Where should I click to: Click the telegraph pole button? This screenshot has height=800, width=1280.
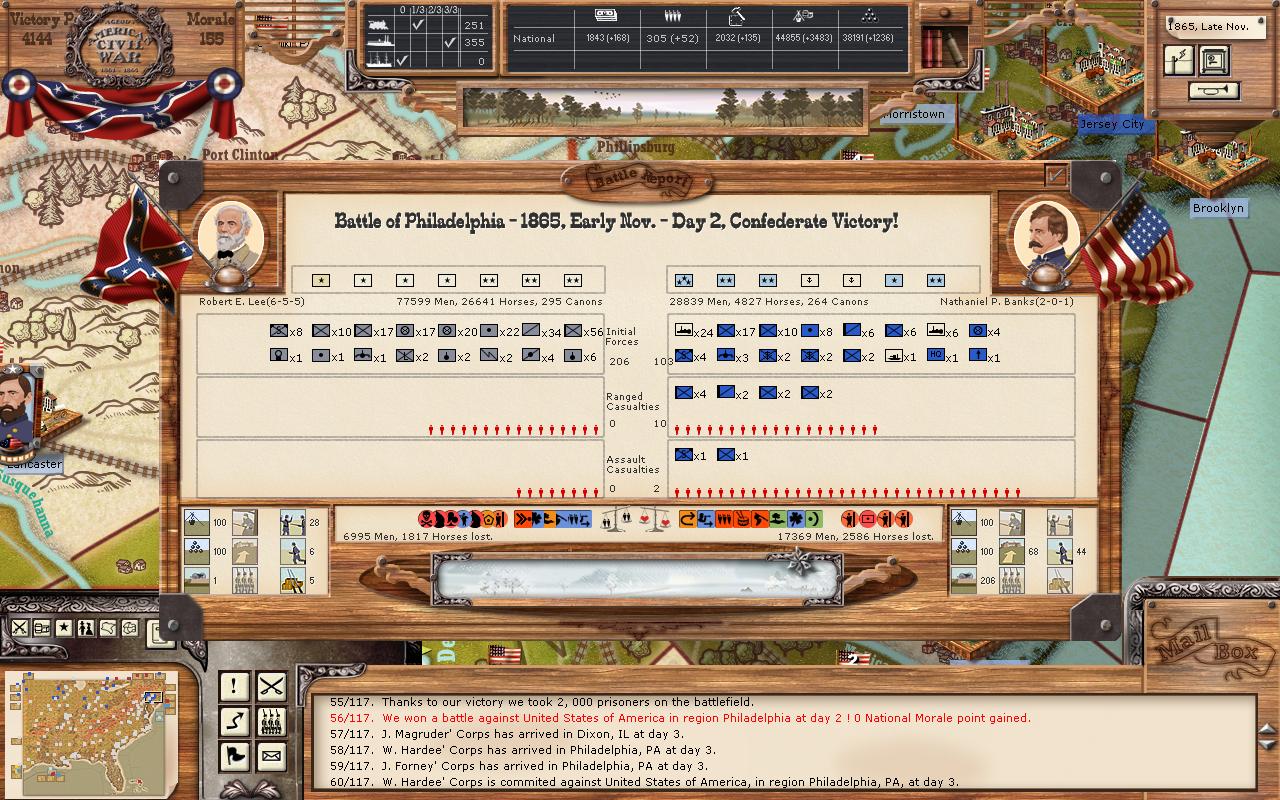pyautogui.click(x=1180, y=61)
